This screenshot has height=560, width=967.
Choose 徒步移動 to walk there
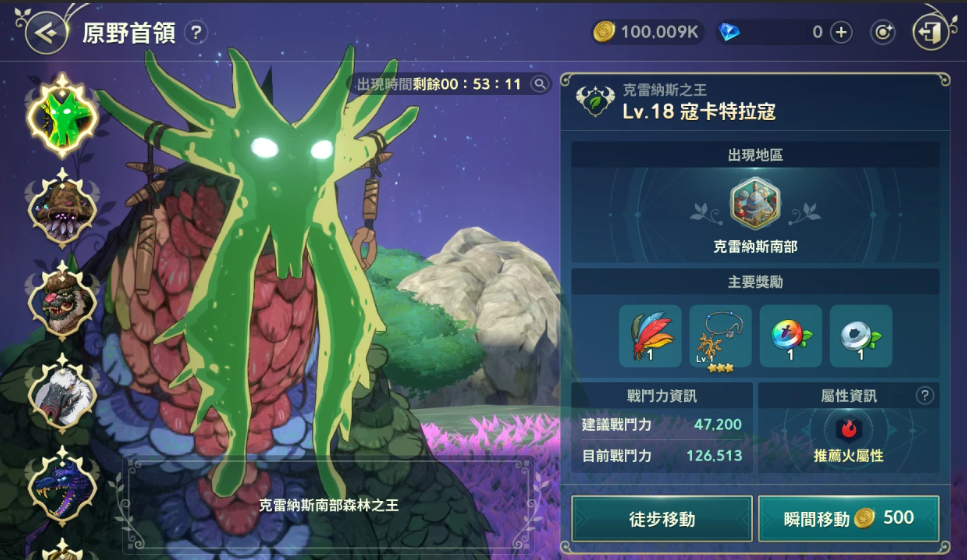[x=661, y=518]
